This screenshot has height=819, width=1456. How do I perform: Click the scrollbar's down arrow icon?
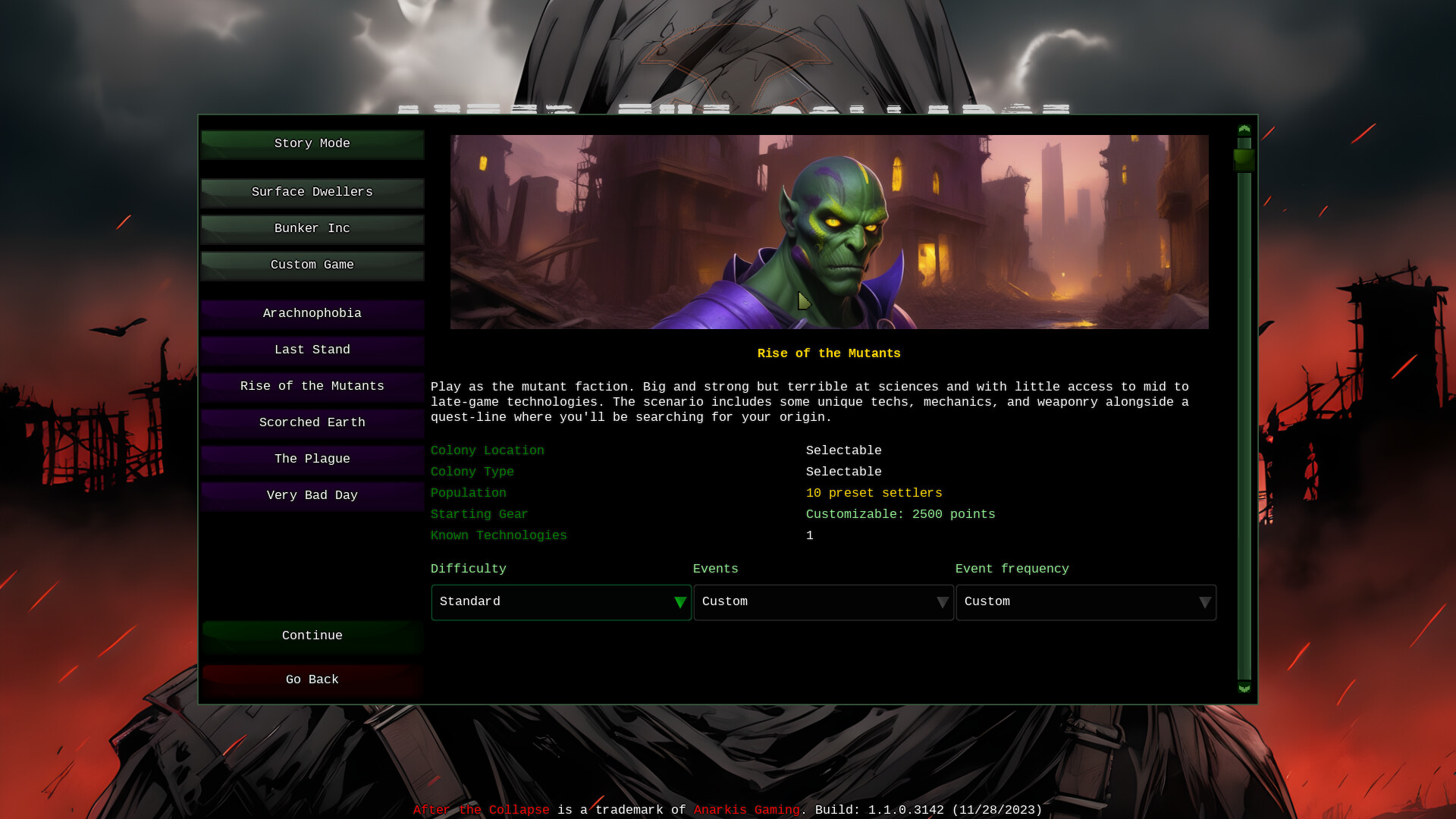[1243, 688]
